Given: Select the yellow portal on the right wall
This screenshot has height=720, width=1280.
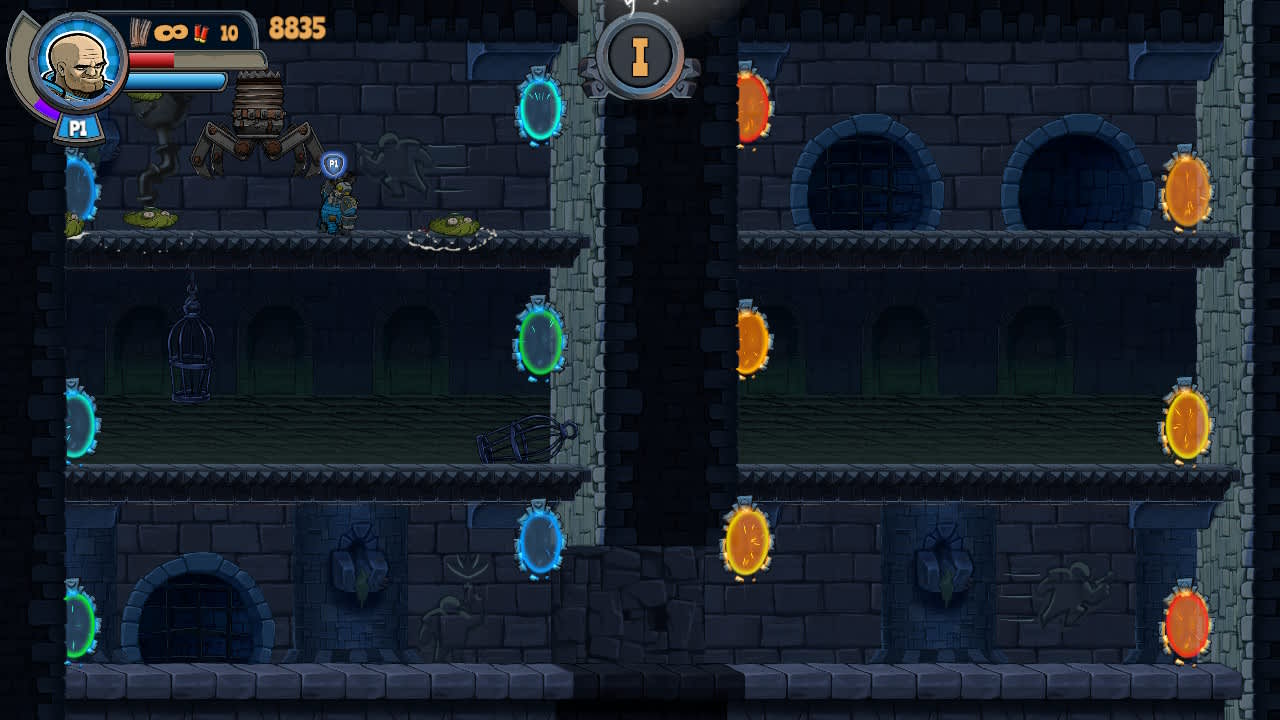Looking at the screenshot, I should pyautogui.click(x=1186, y=425).
